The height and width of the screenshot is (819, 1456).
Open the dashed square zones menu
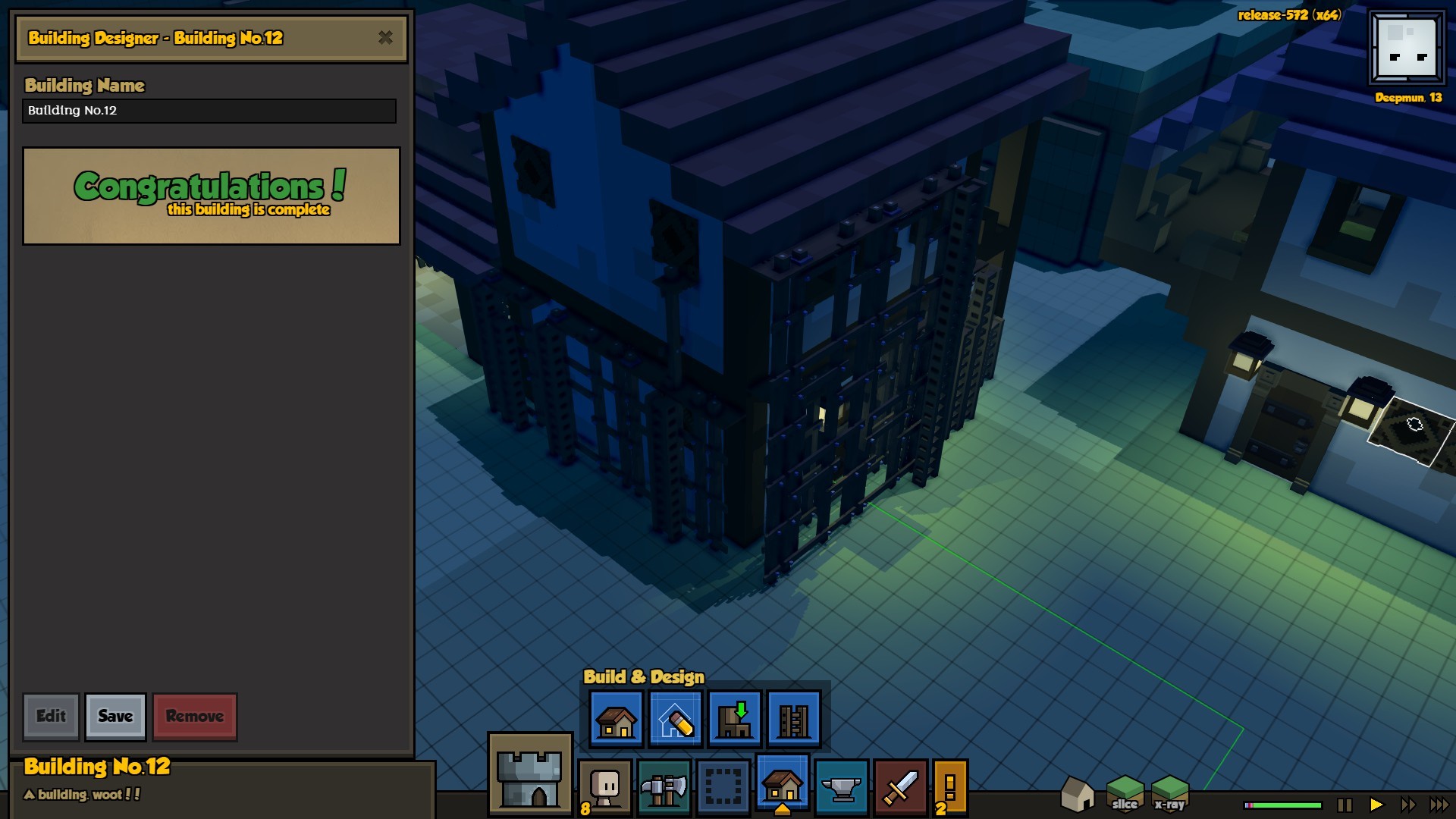[x=723, y=787]
